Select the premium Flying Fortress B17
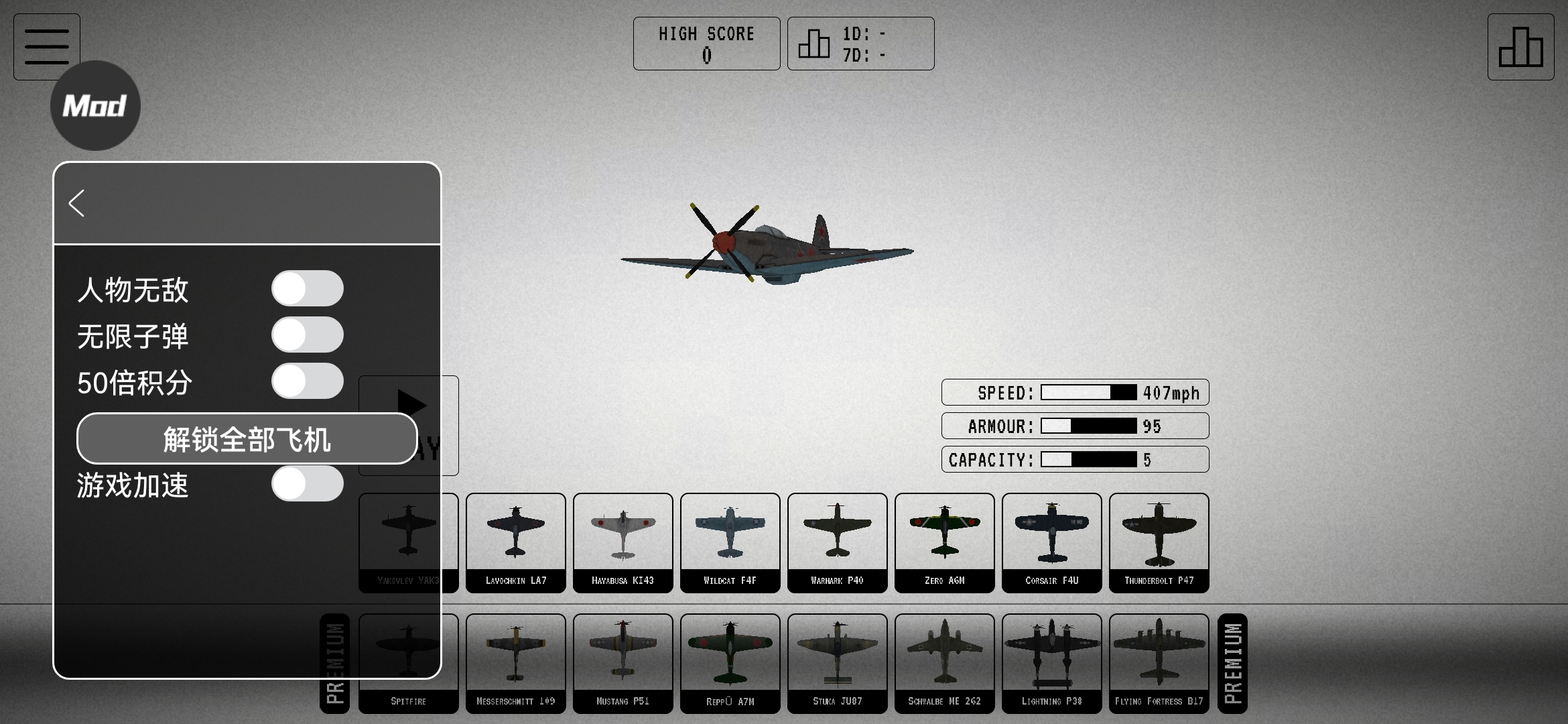This screenshot has width=1568, height=724. coord(1159,663)
